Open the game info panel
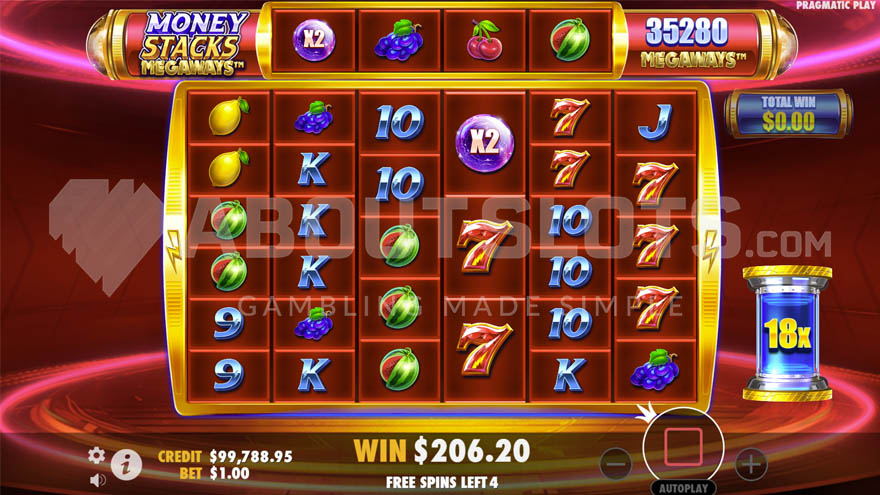Screen dimensions: 880x495 pyautogui.click(x=126, y=465)
